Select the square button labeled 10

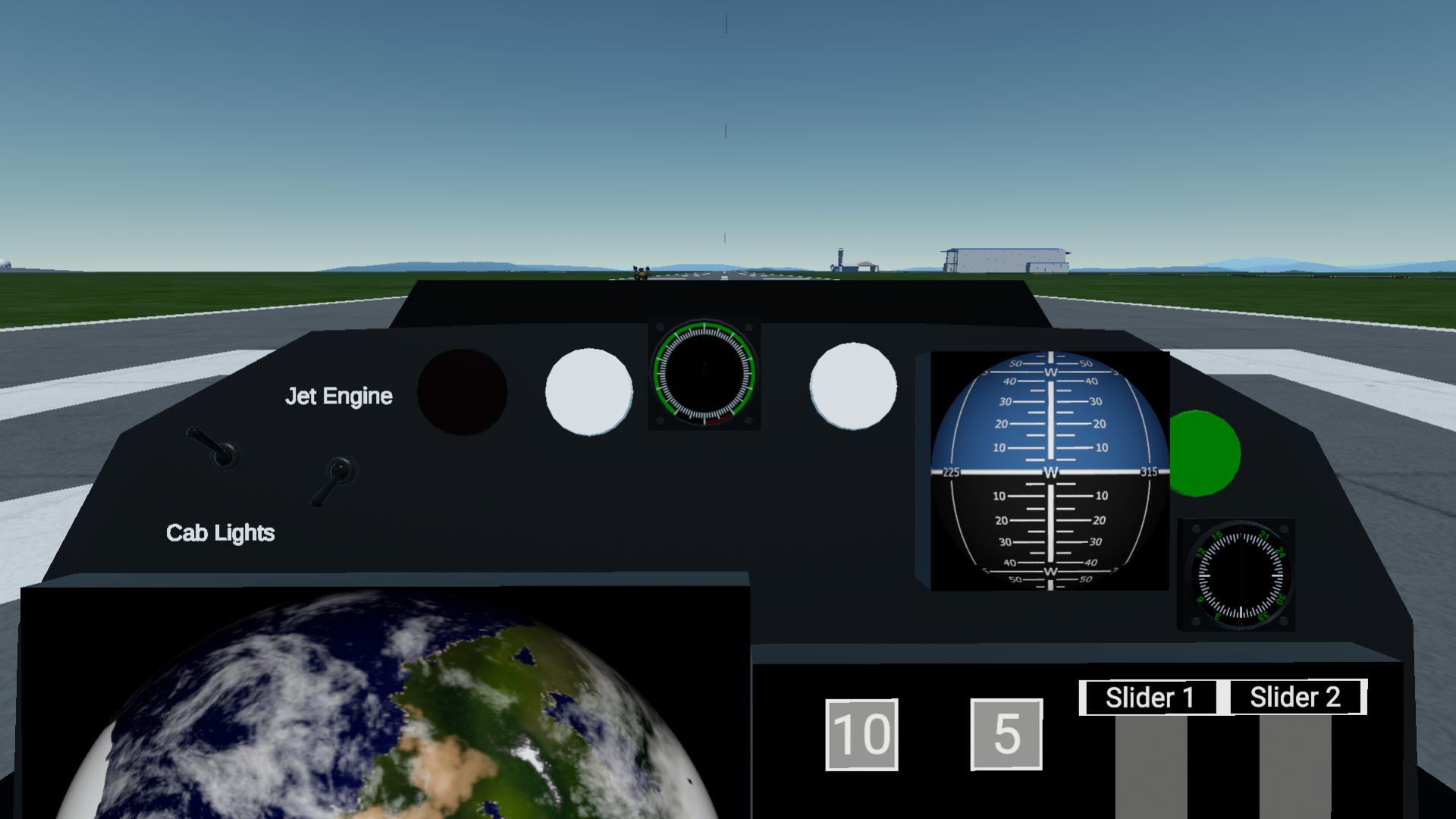coord(861,734)
